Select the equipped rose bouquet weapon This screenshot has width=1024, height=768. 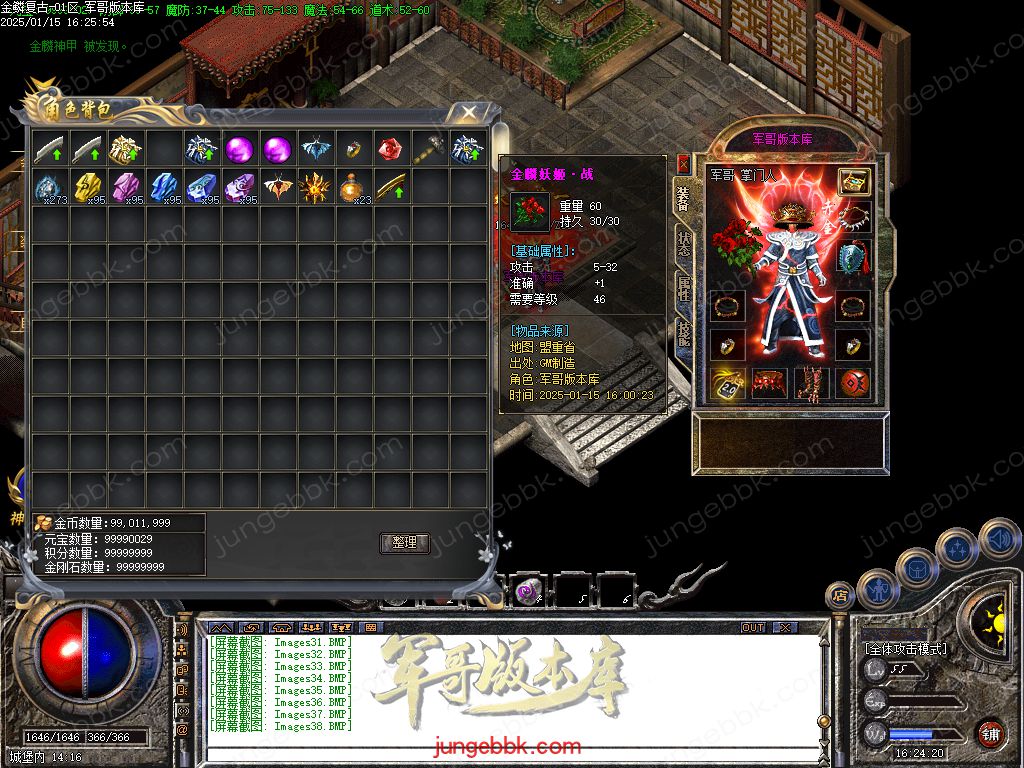pos(737,242)
